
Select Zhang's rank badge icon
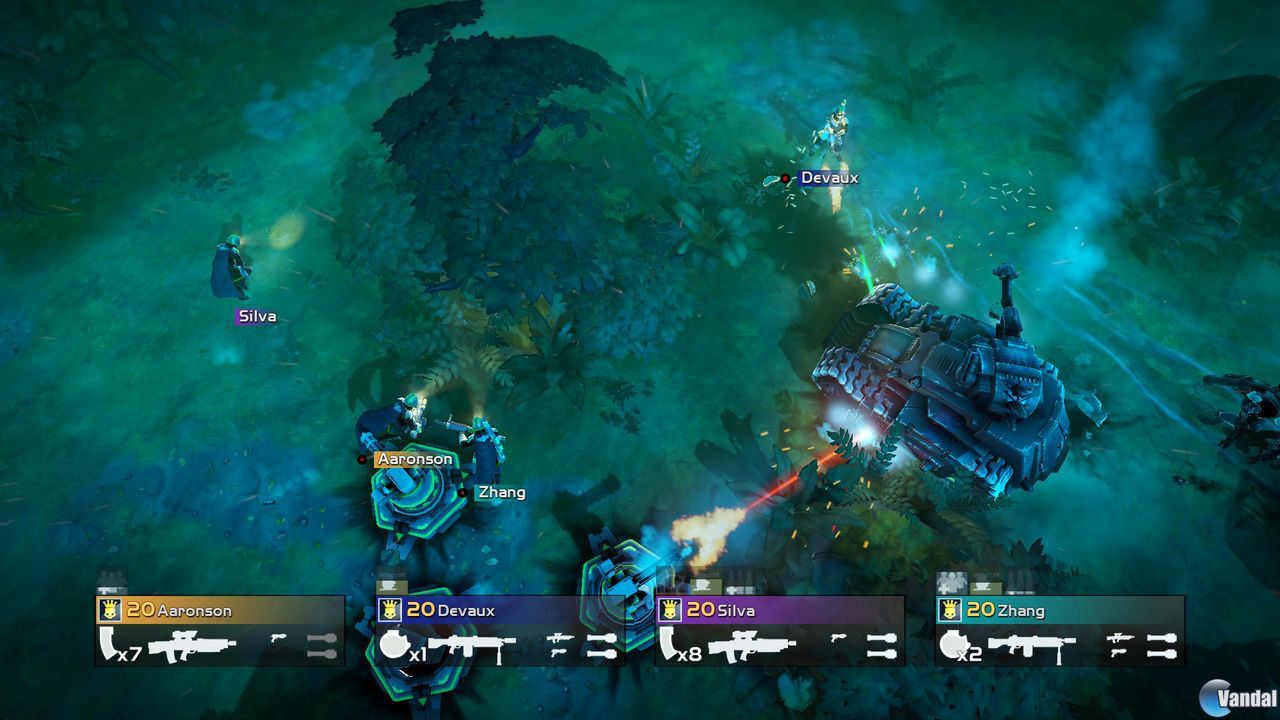click(950, 608)
